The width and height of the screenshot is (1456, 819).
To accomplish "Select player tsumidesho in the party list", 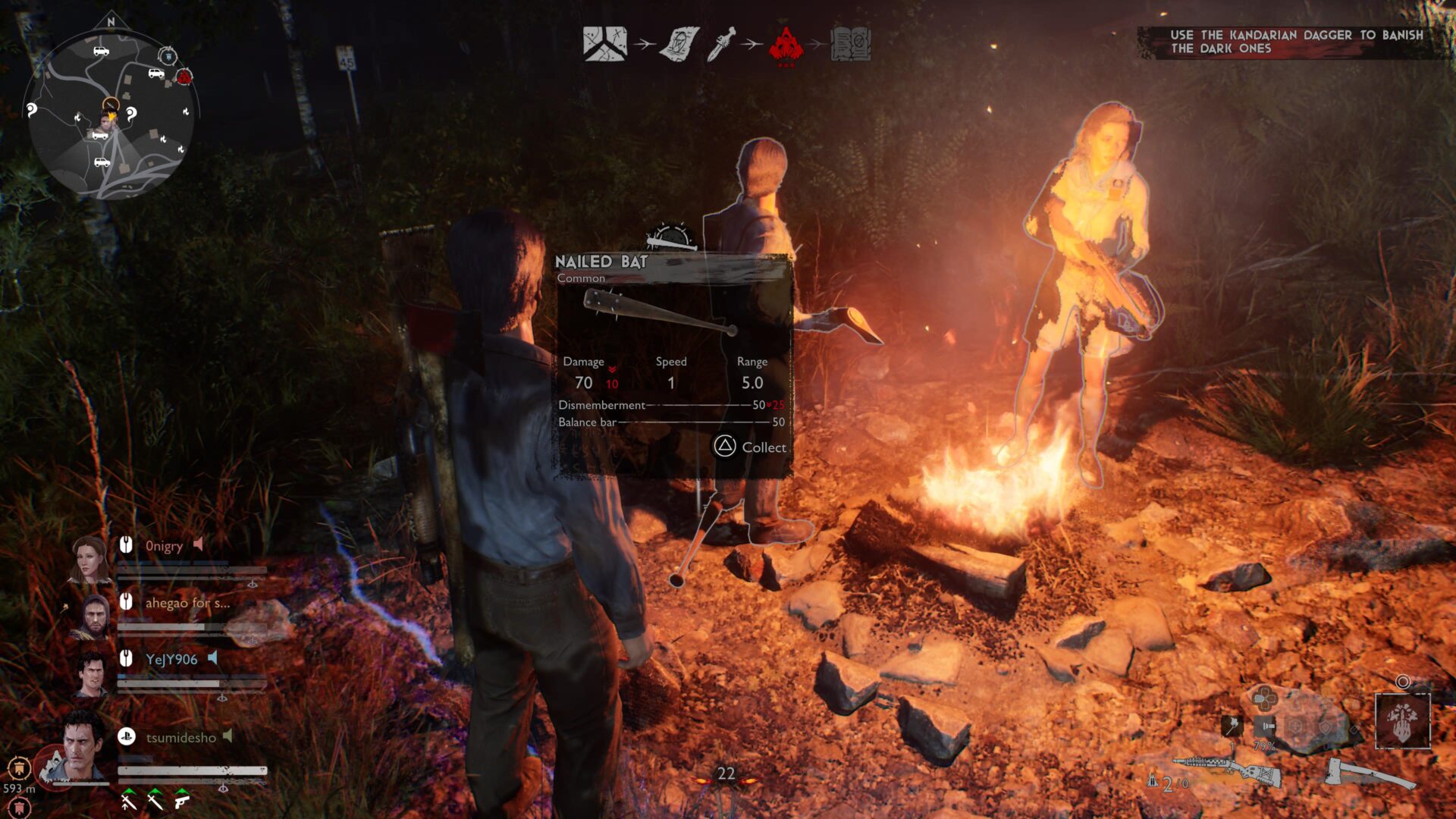I will click(180, 737).
